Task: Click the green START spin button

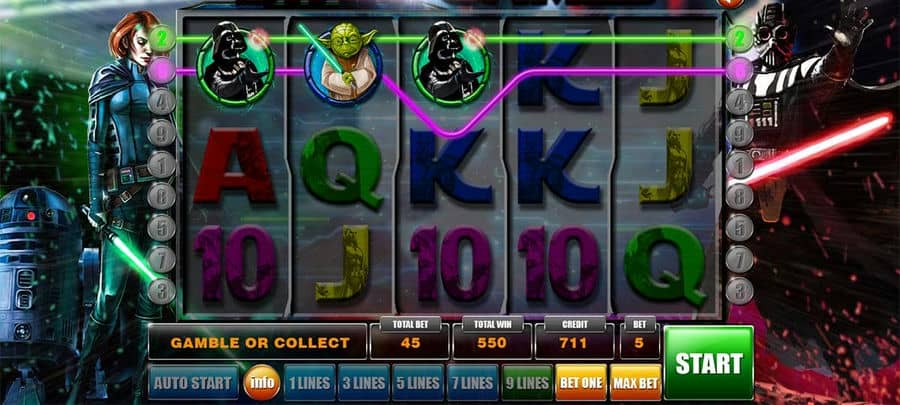Action: pyautogui.click(x=708, y=362)
